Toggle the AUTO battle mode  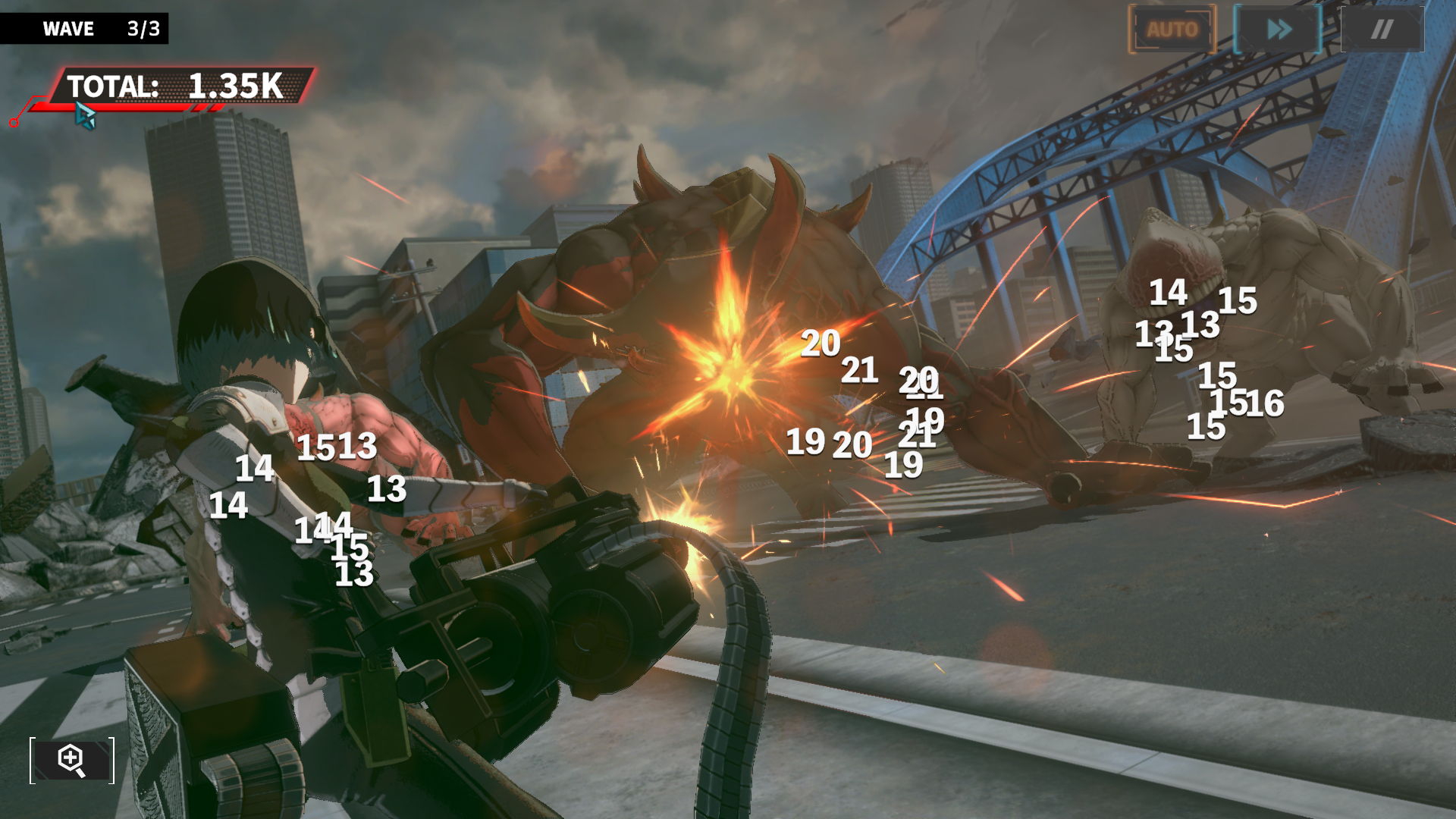coord(1172,30)
